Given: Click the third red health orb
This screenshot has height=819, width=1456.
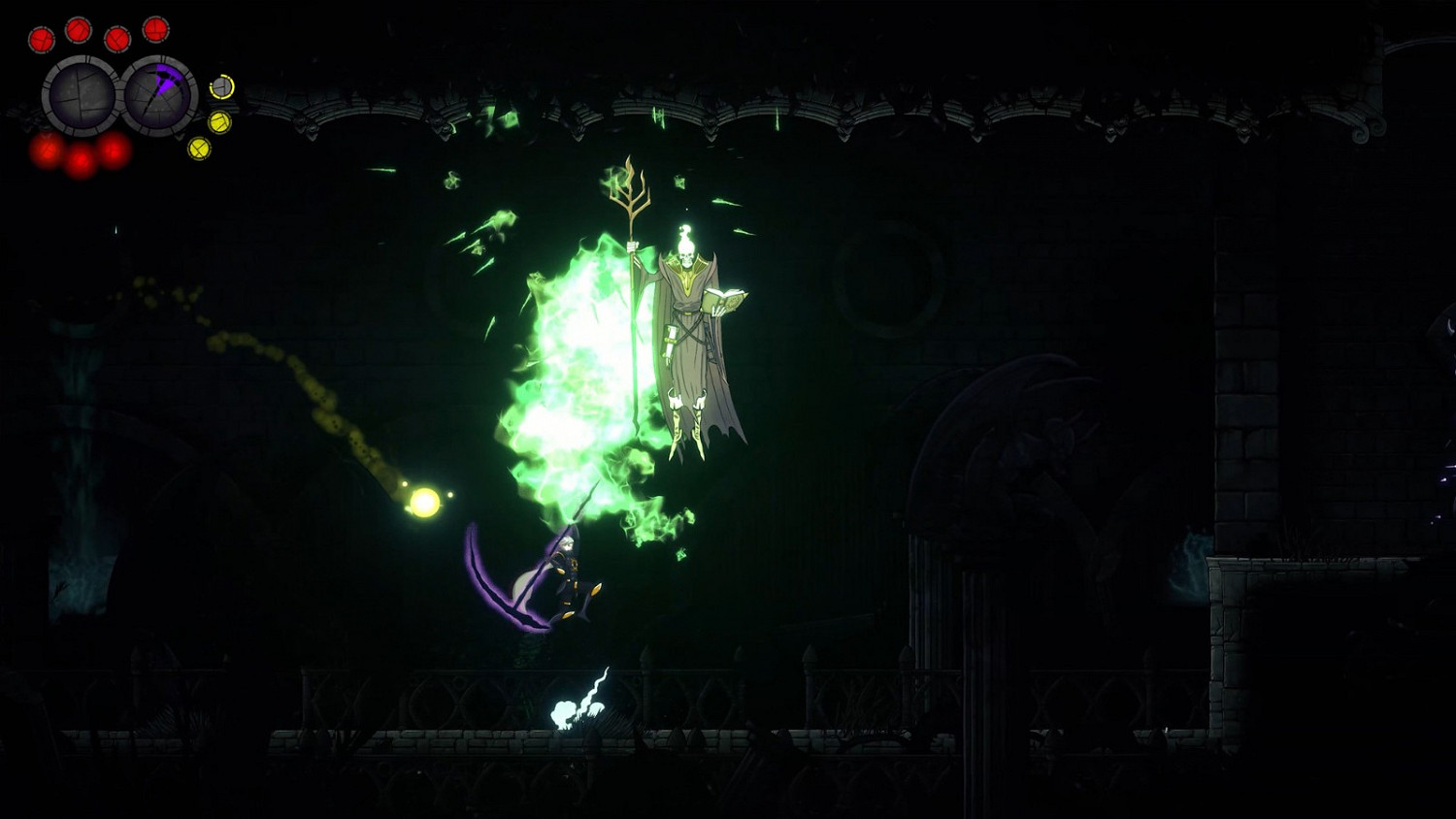Looking at the screenshot, I should pos(117,39).
